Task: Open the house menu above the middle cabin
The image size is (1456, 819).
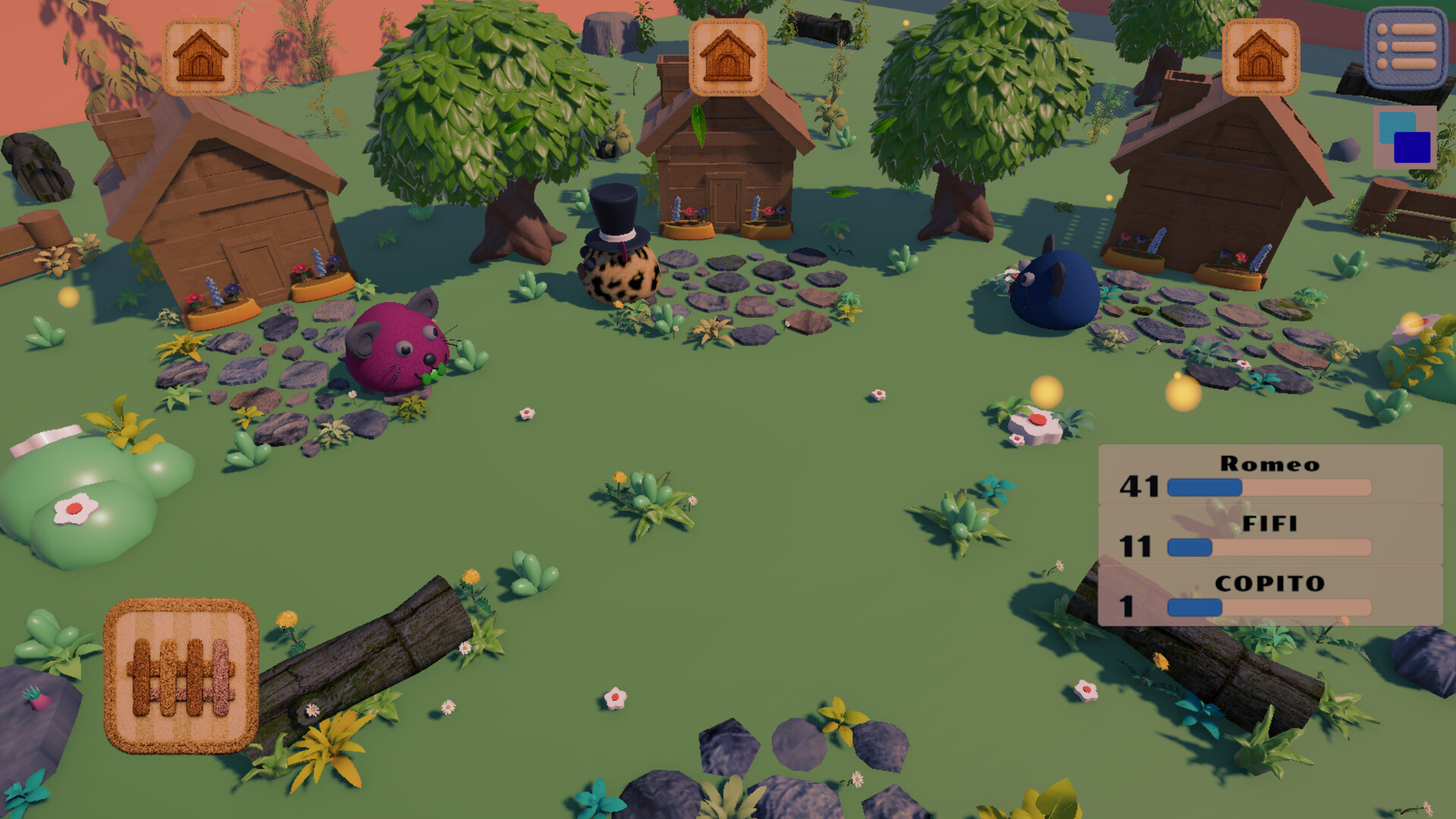Action: (x=726, y=57)
